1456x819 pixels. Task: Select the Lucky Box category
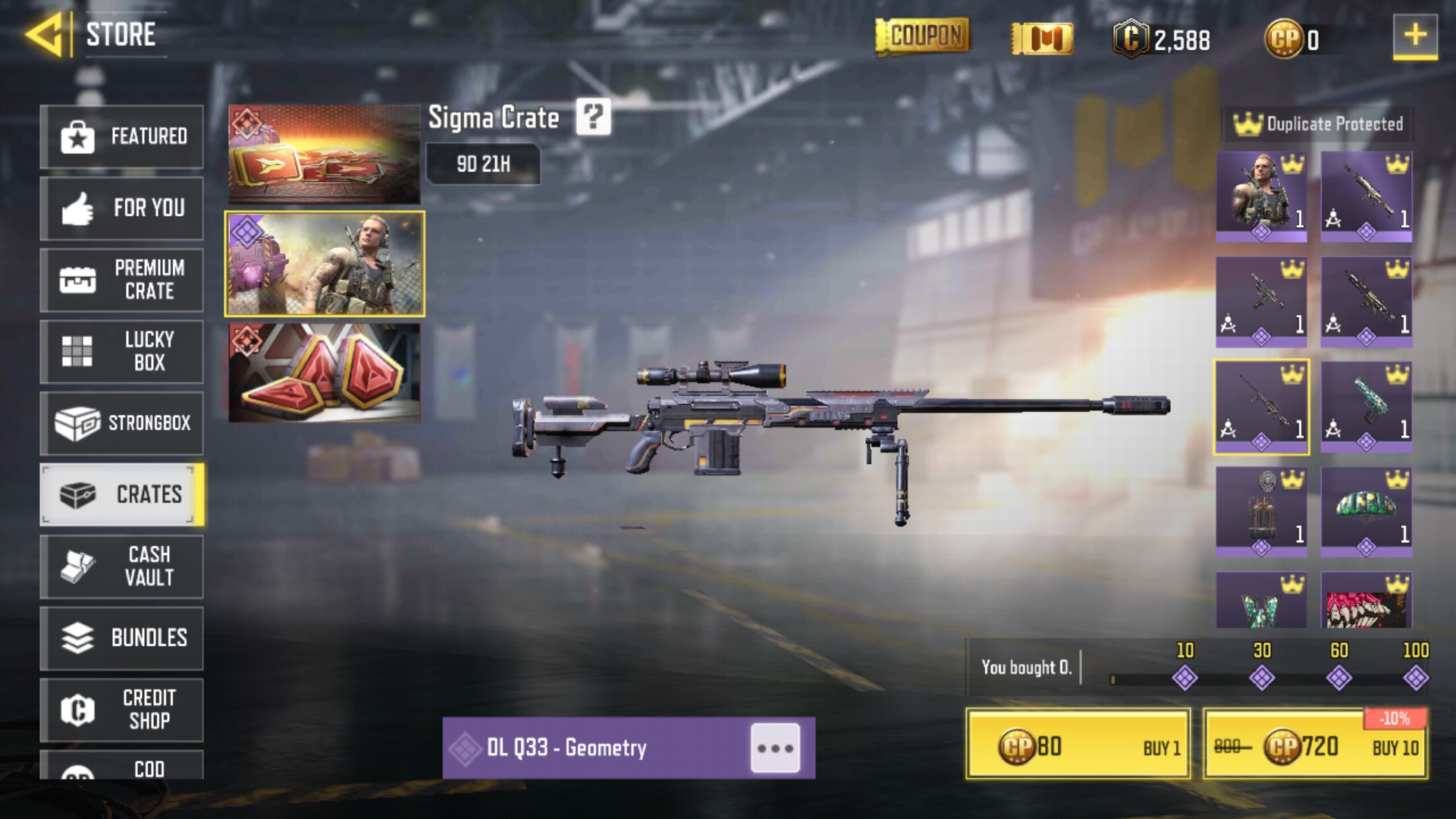click(121, 351)
